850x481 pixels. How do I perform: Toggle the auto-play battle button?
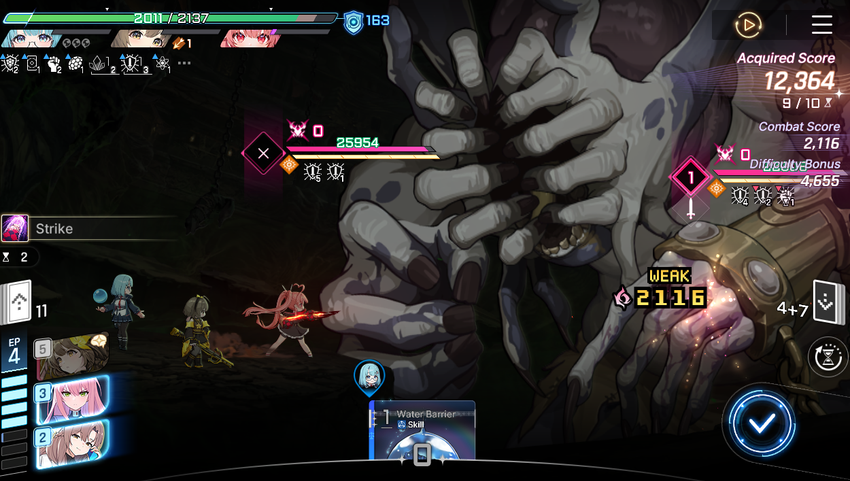coord(748,25)
